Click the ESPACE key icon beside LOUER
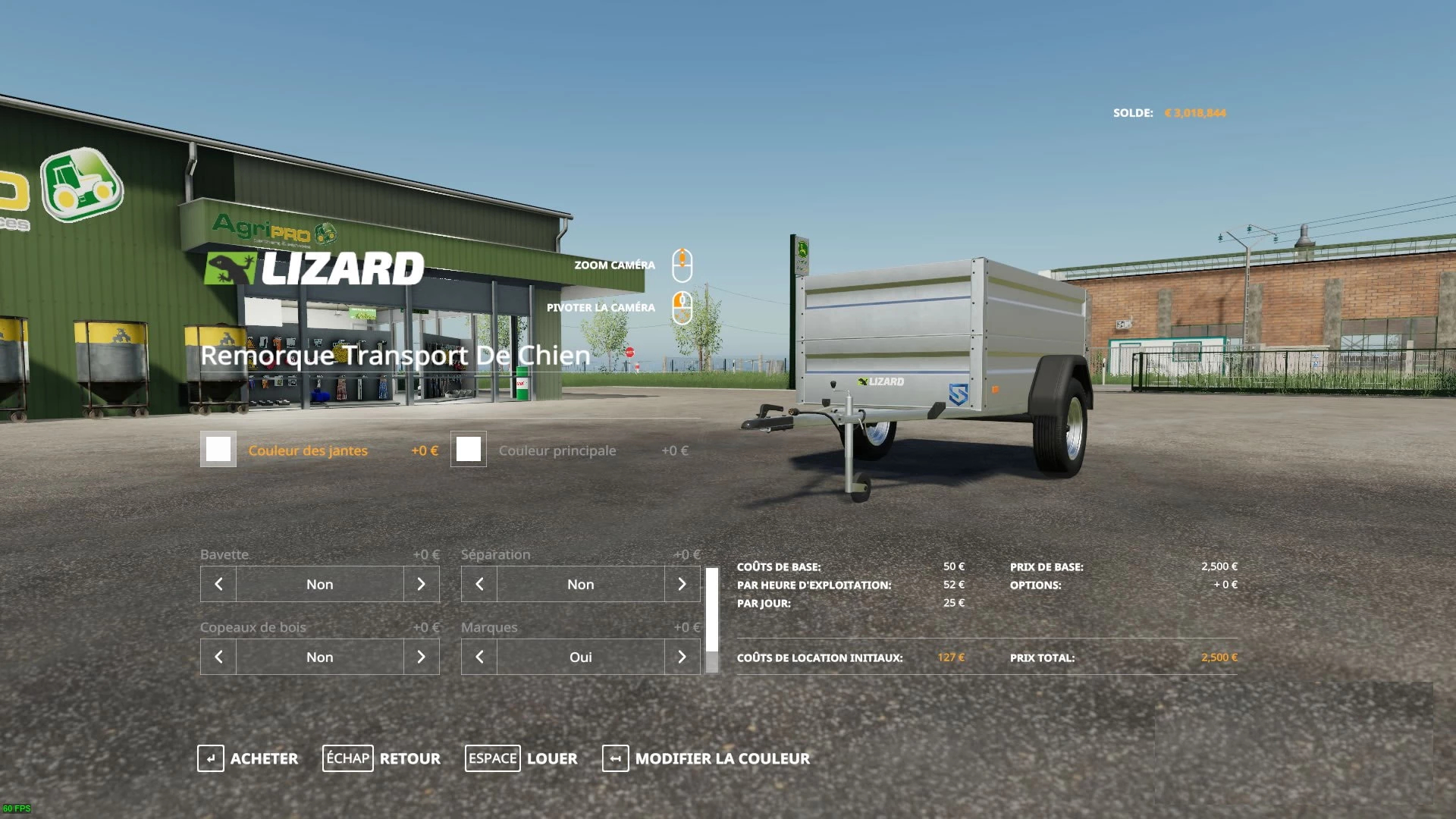 tap(493, 758)
